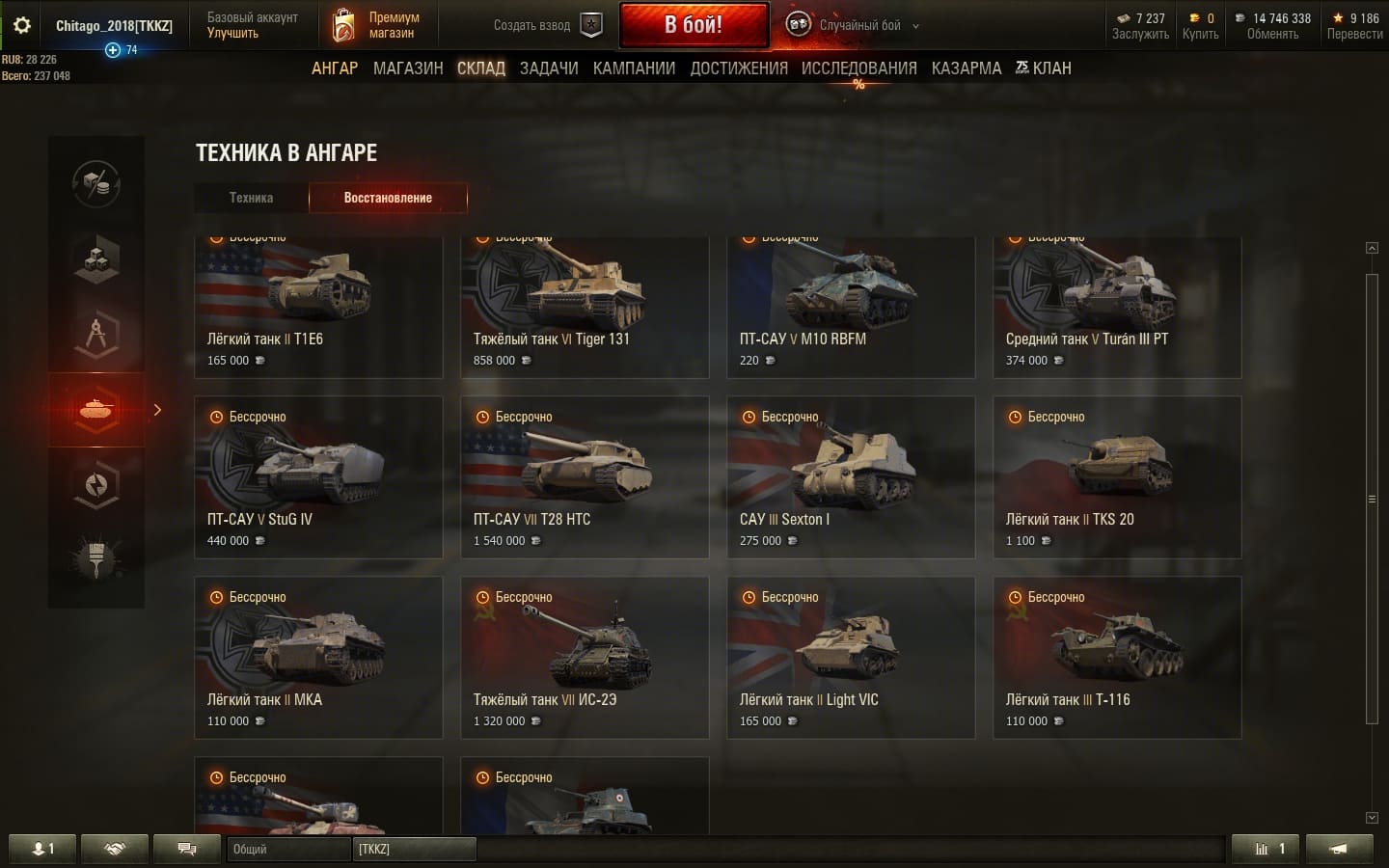
Task: Open the ИССЛЕДОВАНИЯ section
Action: (x=858, y=68)
